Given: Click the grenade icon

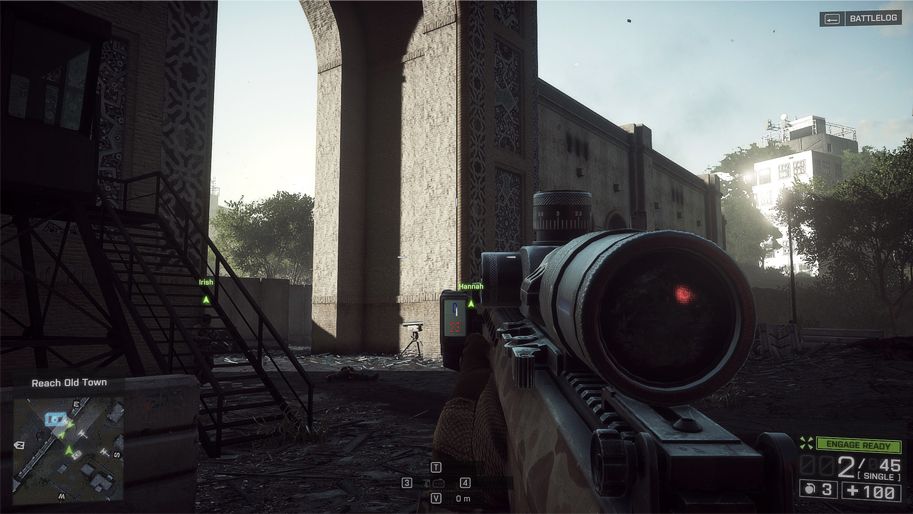Looking at the screenshot, I should click(x=807, y=489).
